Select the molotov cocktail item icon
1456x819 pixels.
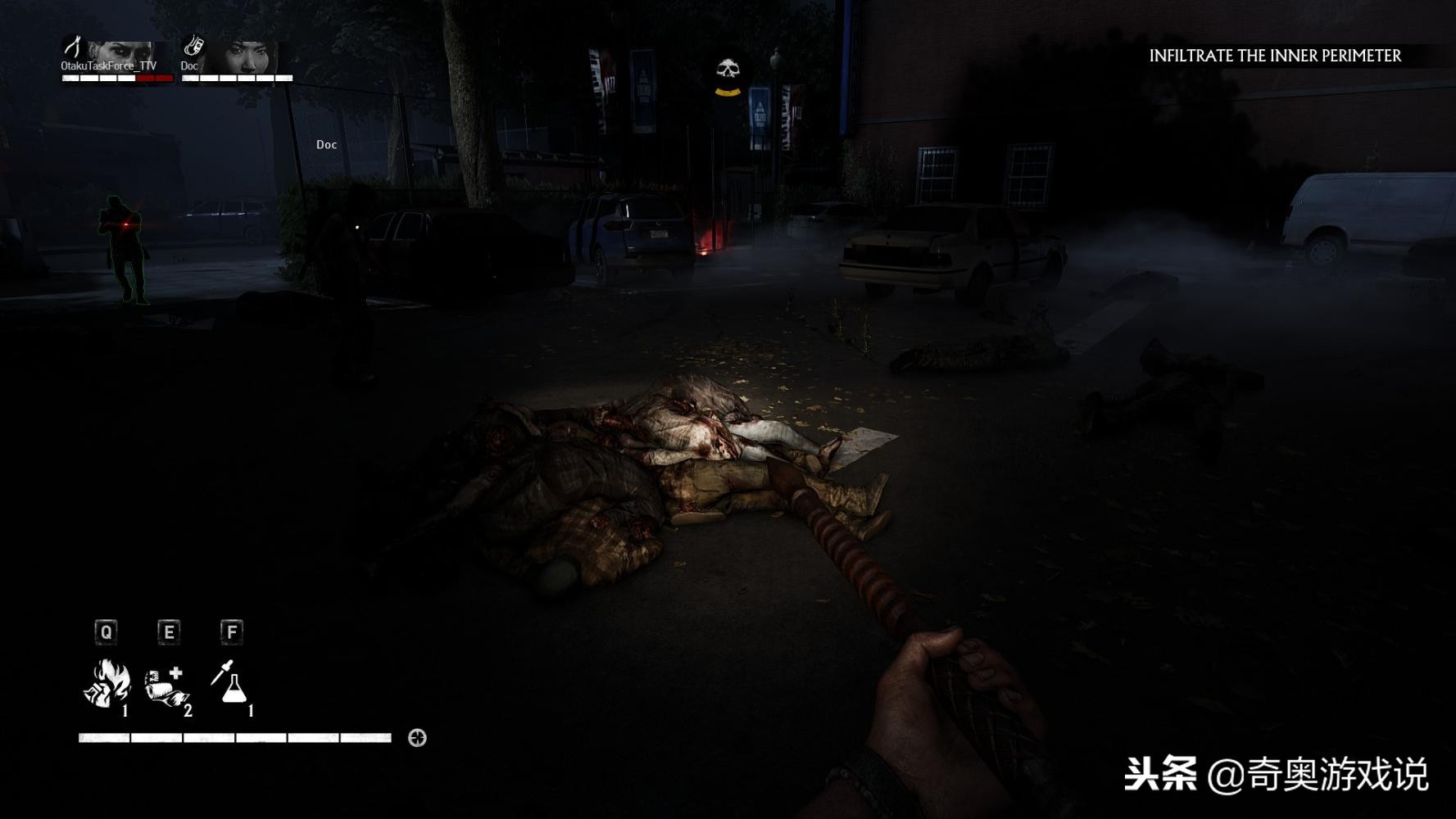coord(107,684)
